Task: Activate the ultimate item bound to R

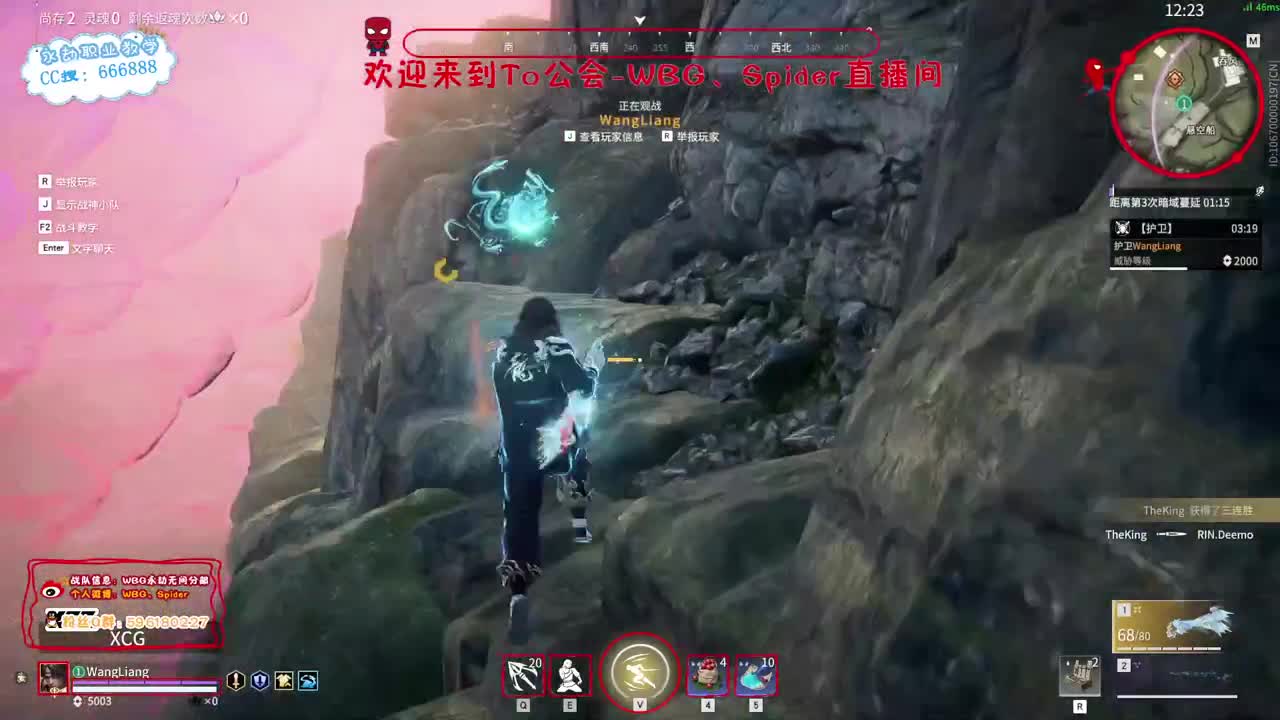Action: (x=1080, y=674)
